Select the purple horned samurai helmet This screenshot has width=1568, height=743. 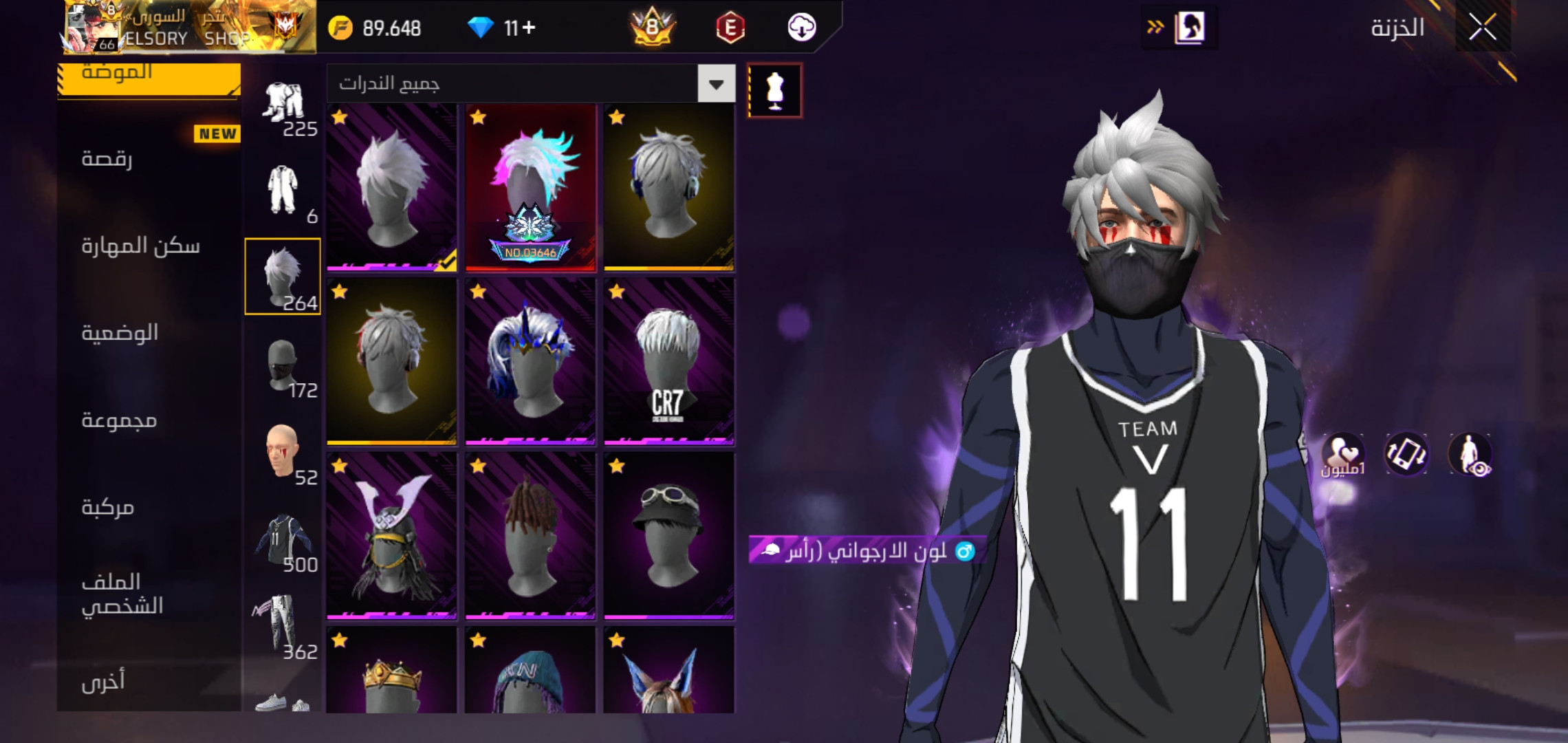[x=391, y=536]
